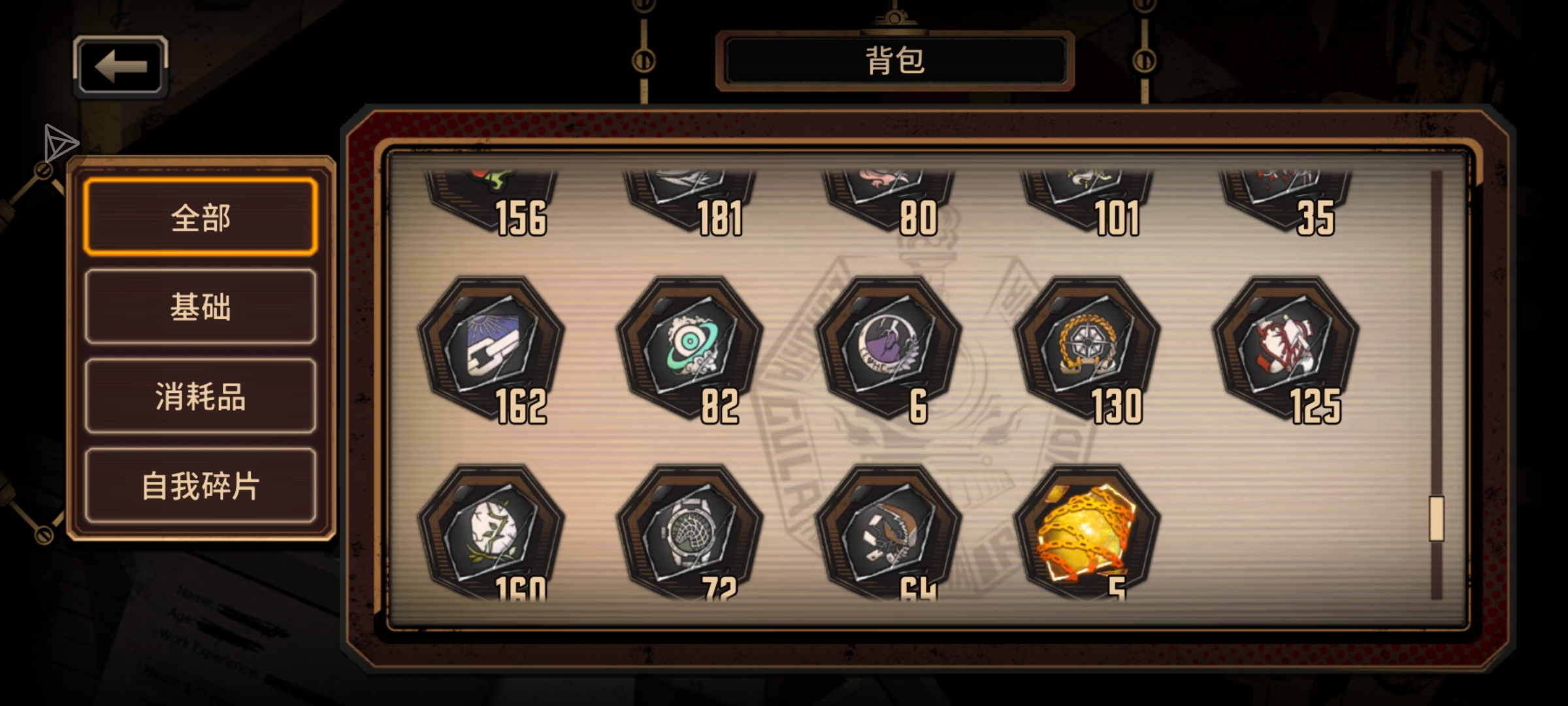The width and height of the screenshot is (1568, 706).
Task: Switch to the 基础 category tab
Action: 199,310
